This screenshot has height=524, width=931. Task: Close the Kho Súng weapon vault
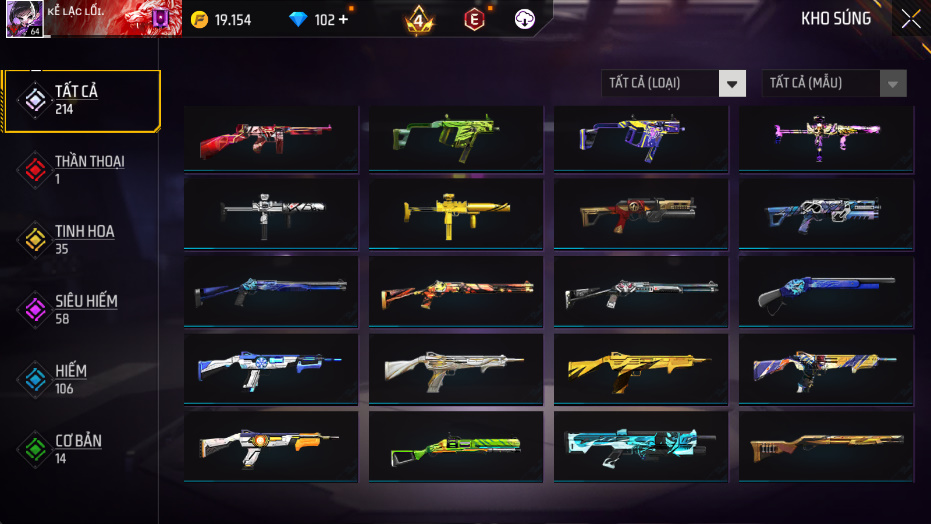pos(910,19)
